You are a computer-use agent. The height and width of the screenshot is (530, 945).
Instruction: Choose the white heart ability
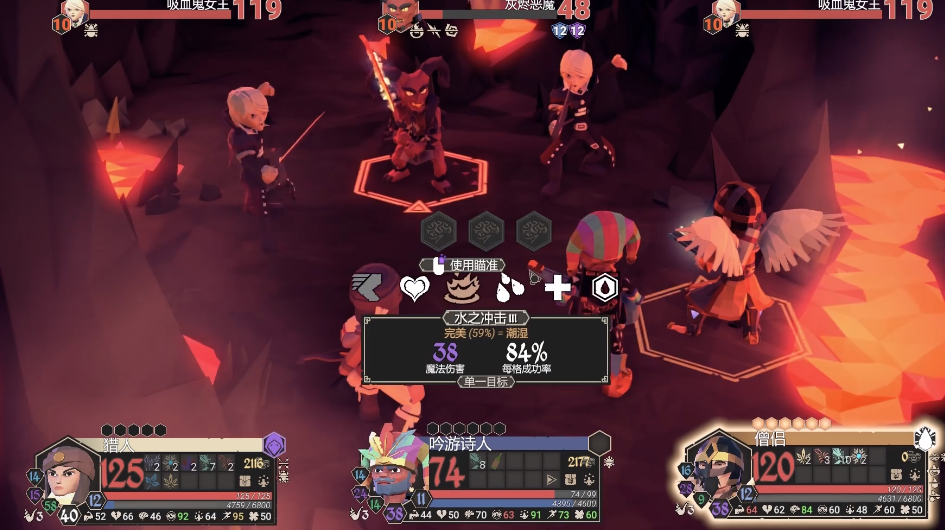click(x=414, y=288)
